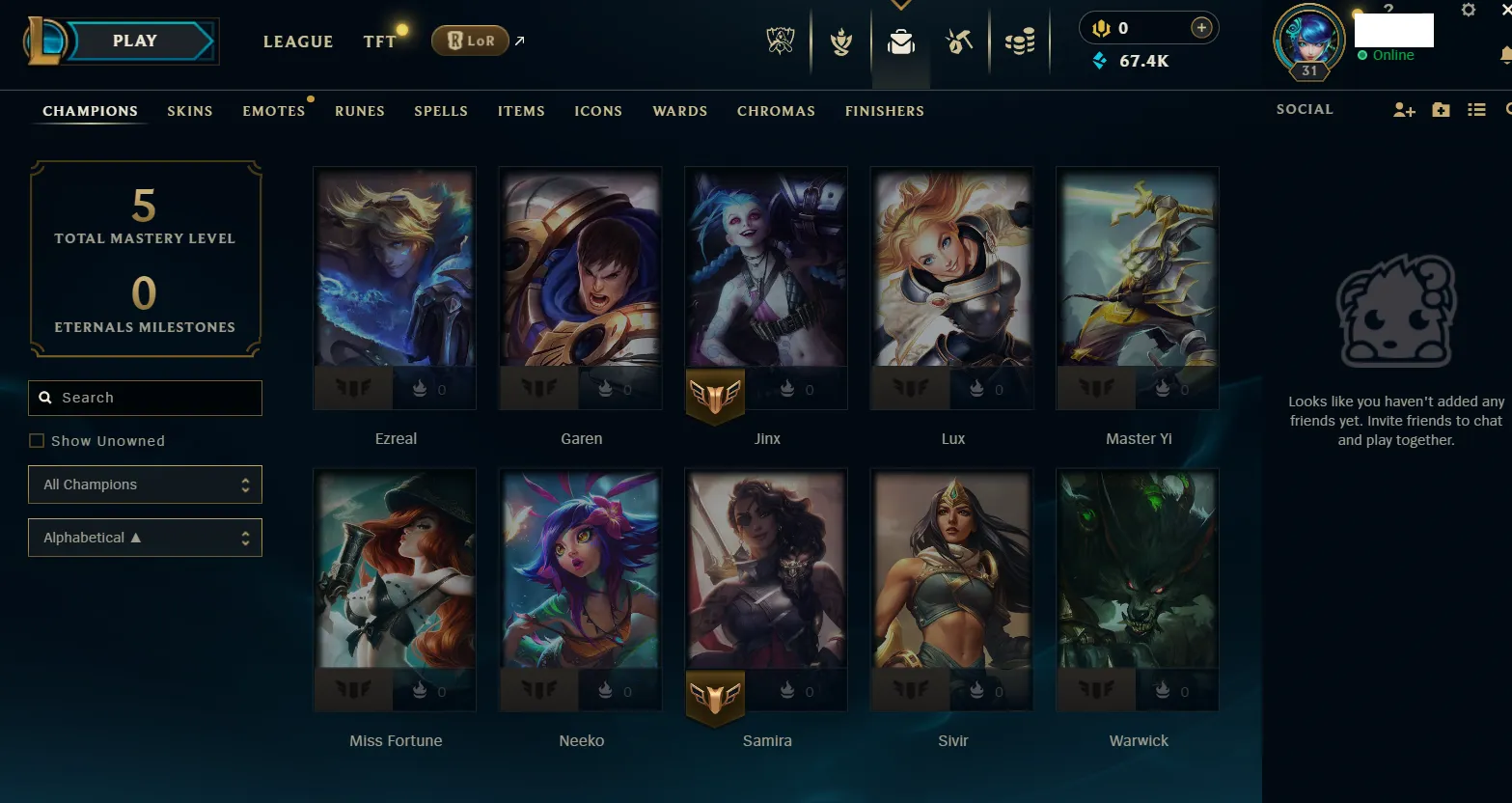Viewport: 1512px width, 803px height.
Task: Open the Loot forge hammer icon
Action: (959, 41)
